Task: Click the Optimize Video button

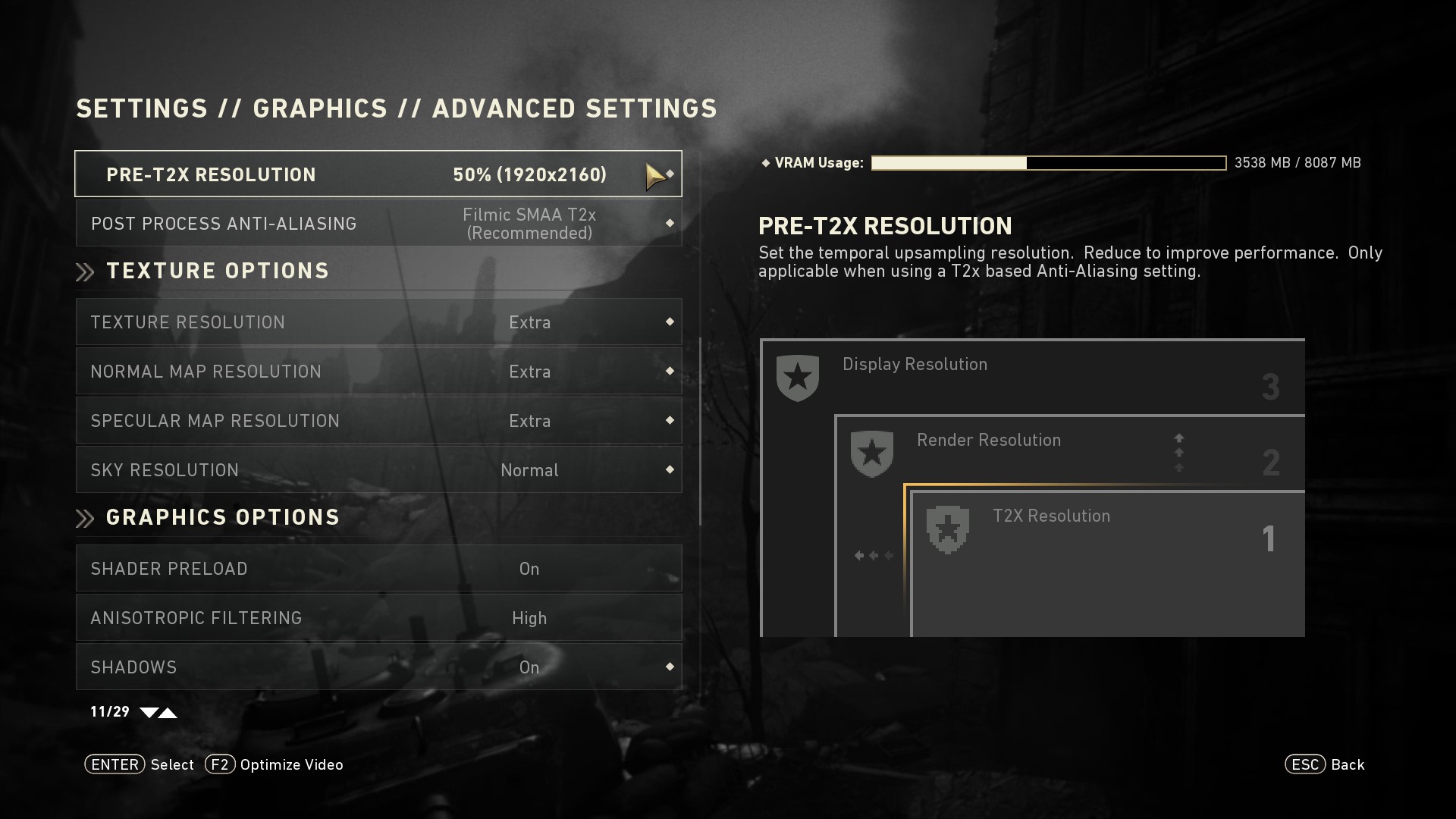Action: [275, 764]
